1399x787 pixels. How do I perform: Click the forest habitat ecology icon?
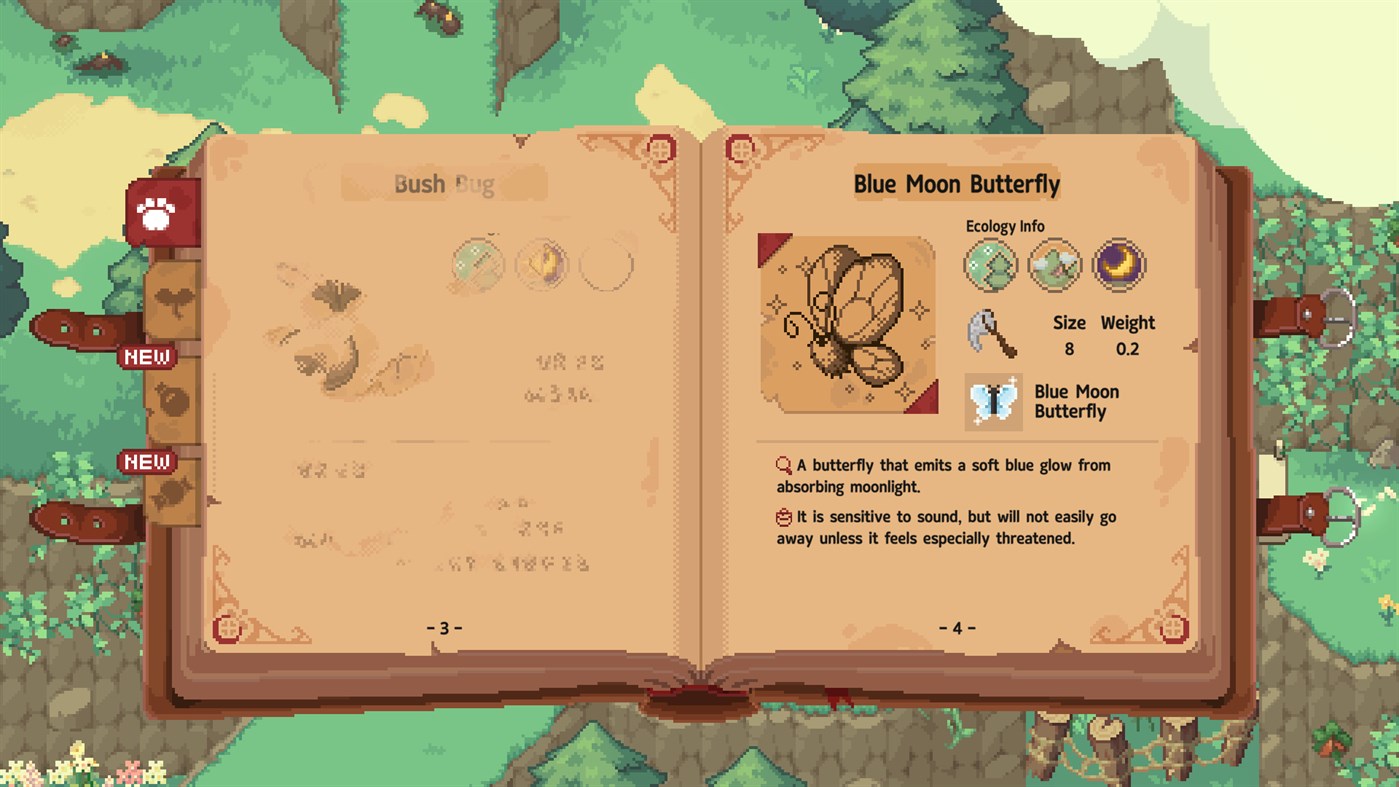[x=990, y=264]
